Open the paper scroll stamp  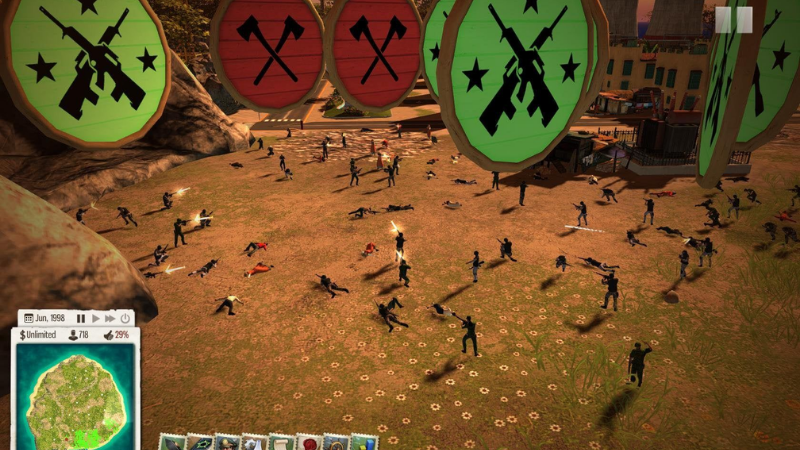(282, 442)
